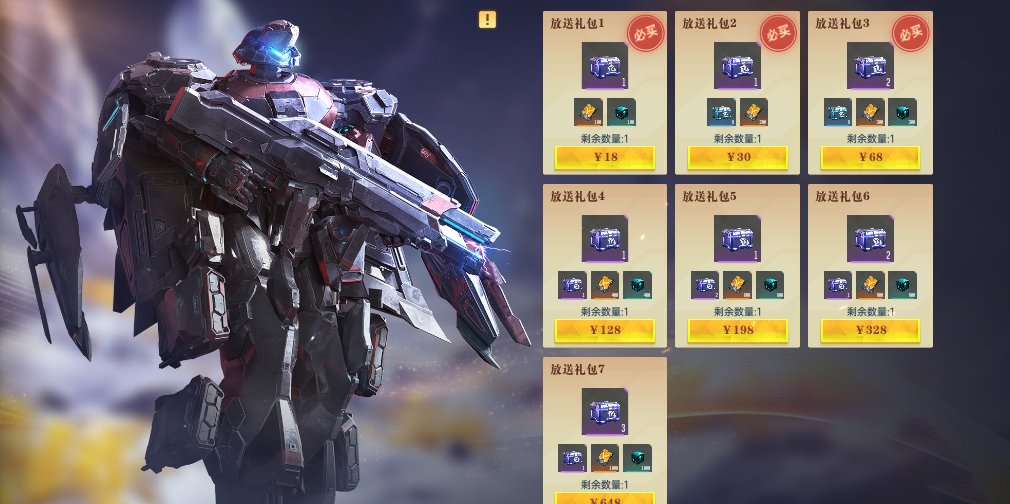Purchase the ¥198 gift pack
The width and height of the screenshot is (1010, 504).
(737, 330)
